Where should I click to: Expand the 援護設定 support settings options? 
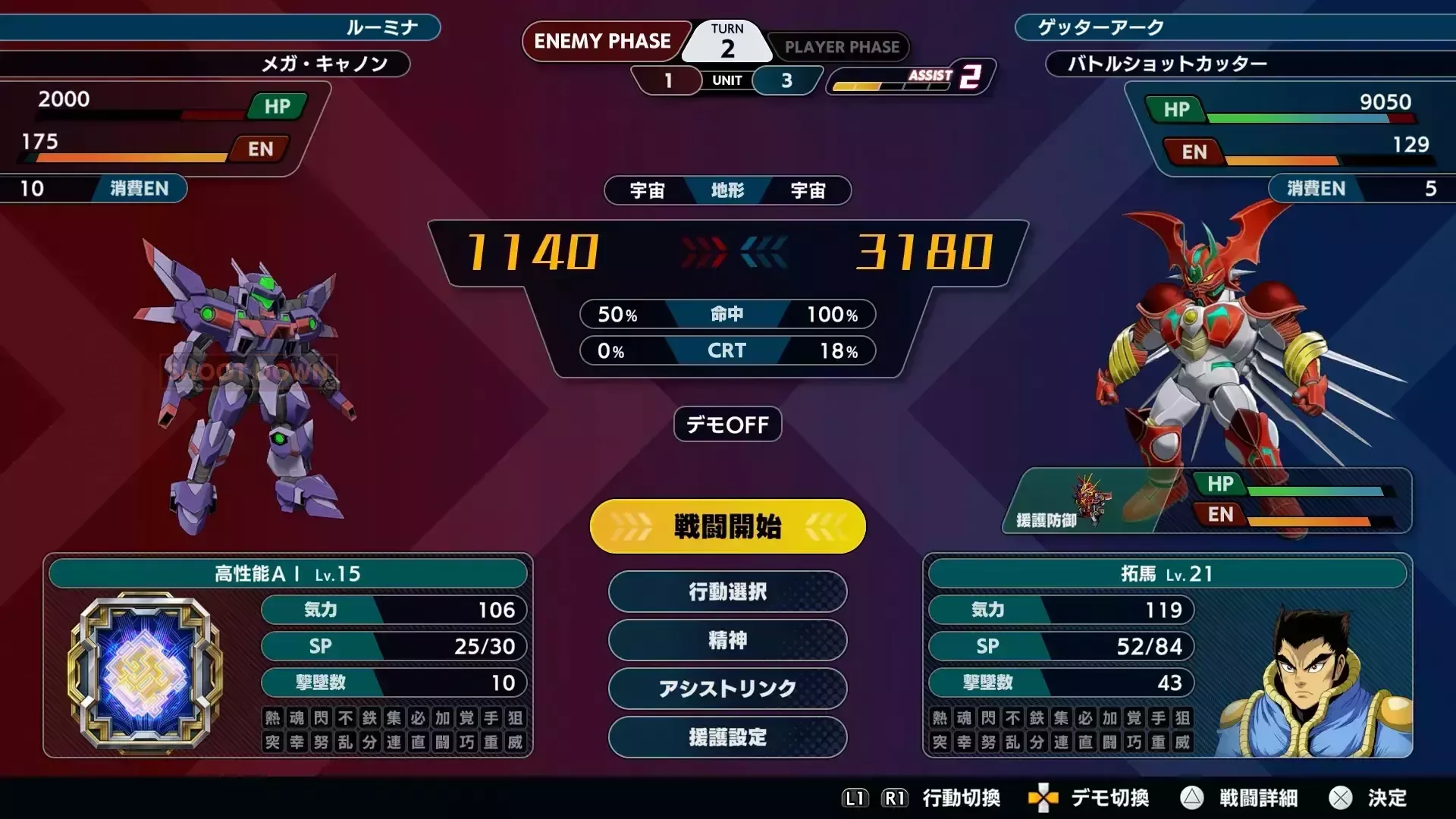[726, 738]
